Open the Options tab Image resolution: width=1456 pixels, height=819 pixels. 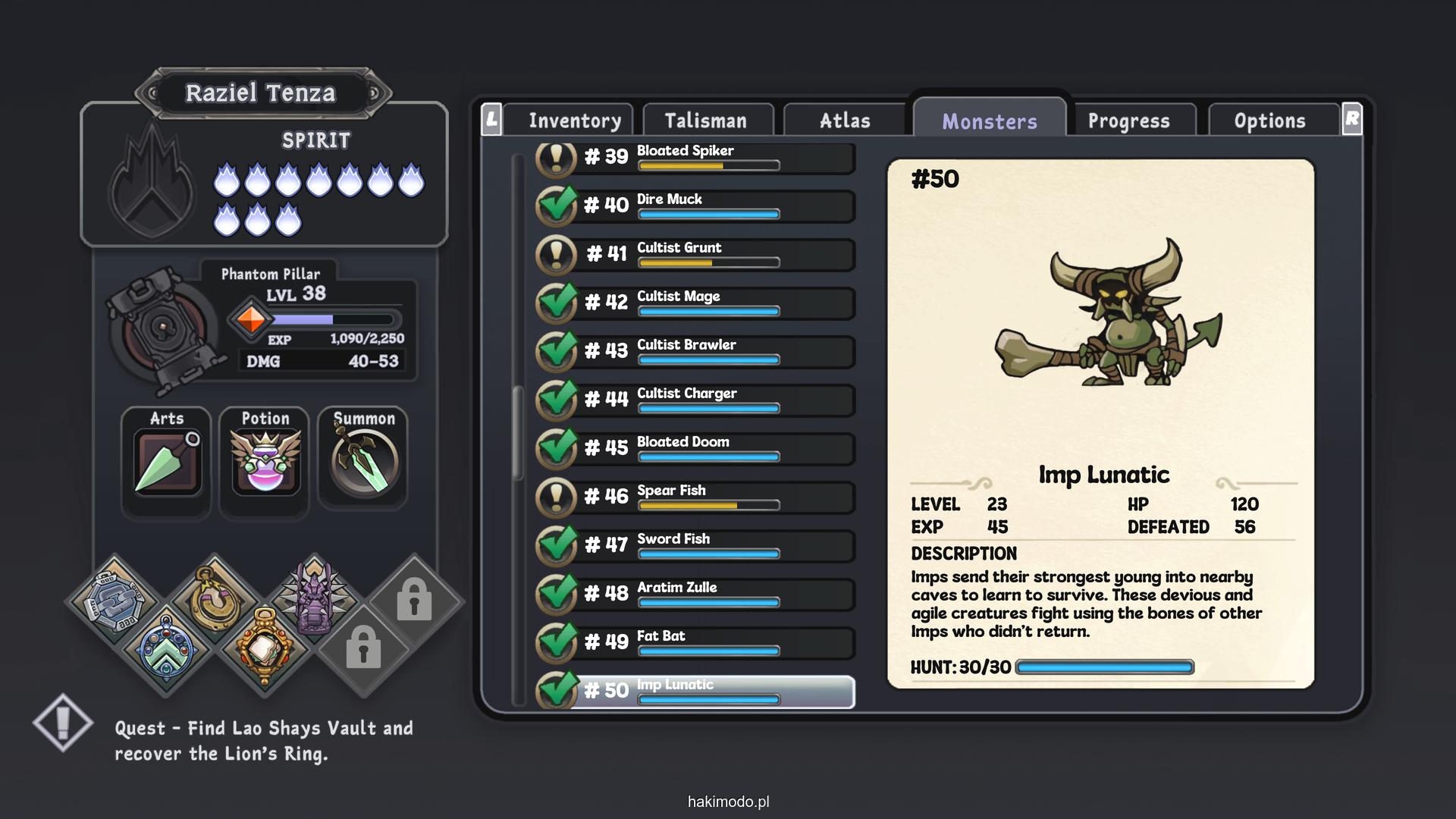[1269, 121]
